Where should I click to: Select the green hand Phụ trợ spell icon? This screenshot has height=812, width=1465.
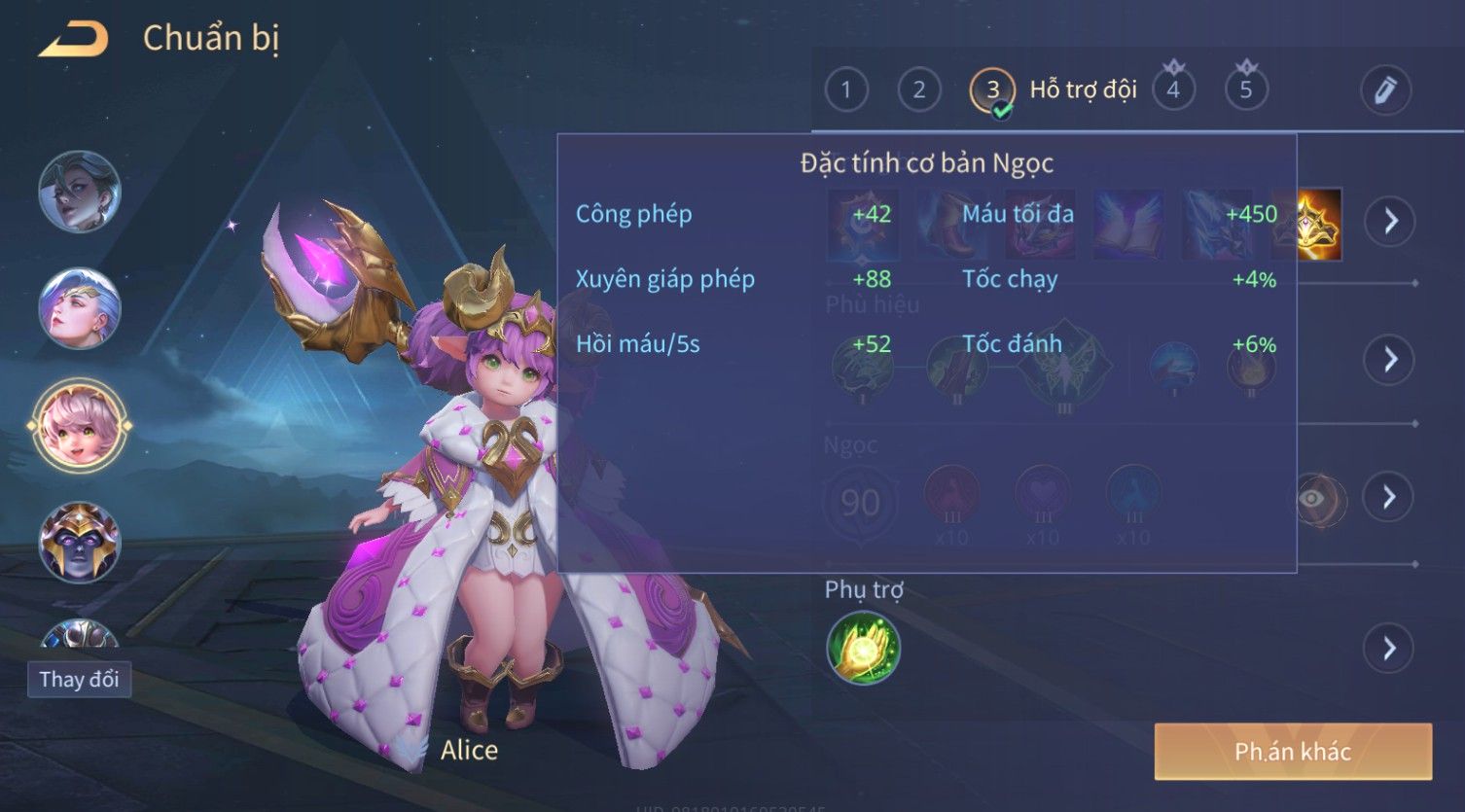863,648
